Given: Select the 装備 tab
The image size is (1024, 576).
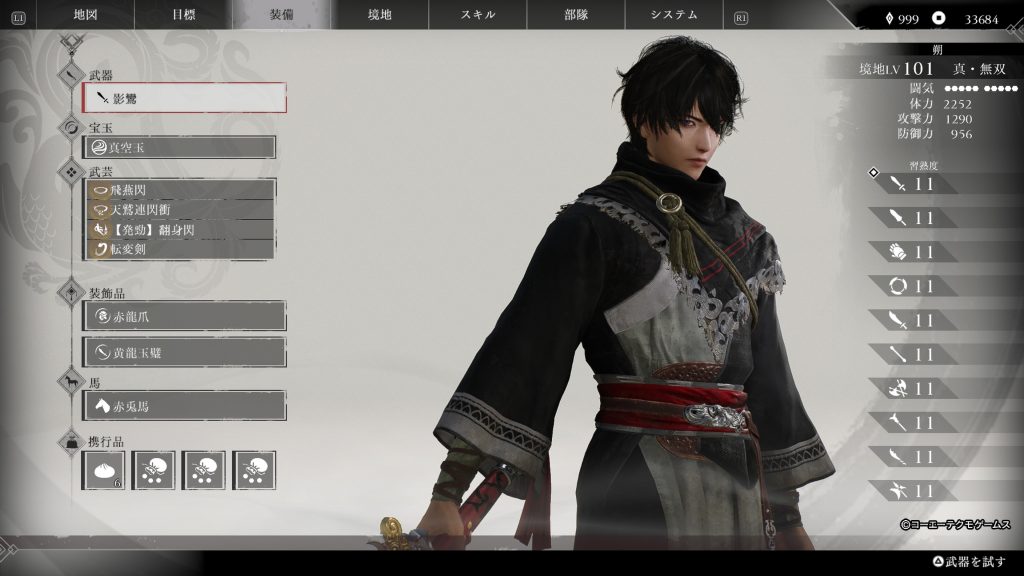Looking at the screenshot, I should click(282, 15).
